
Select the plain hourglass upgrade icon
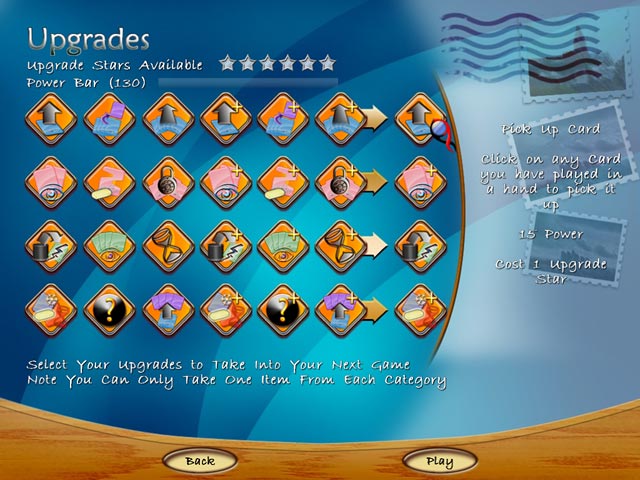pos(166,245)
